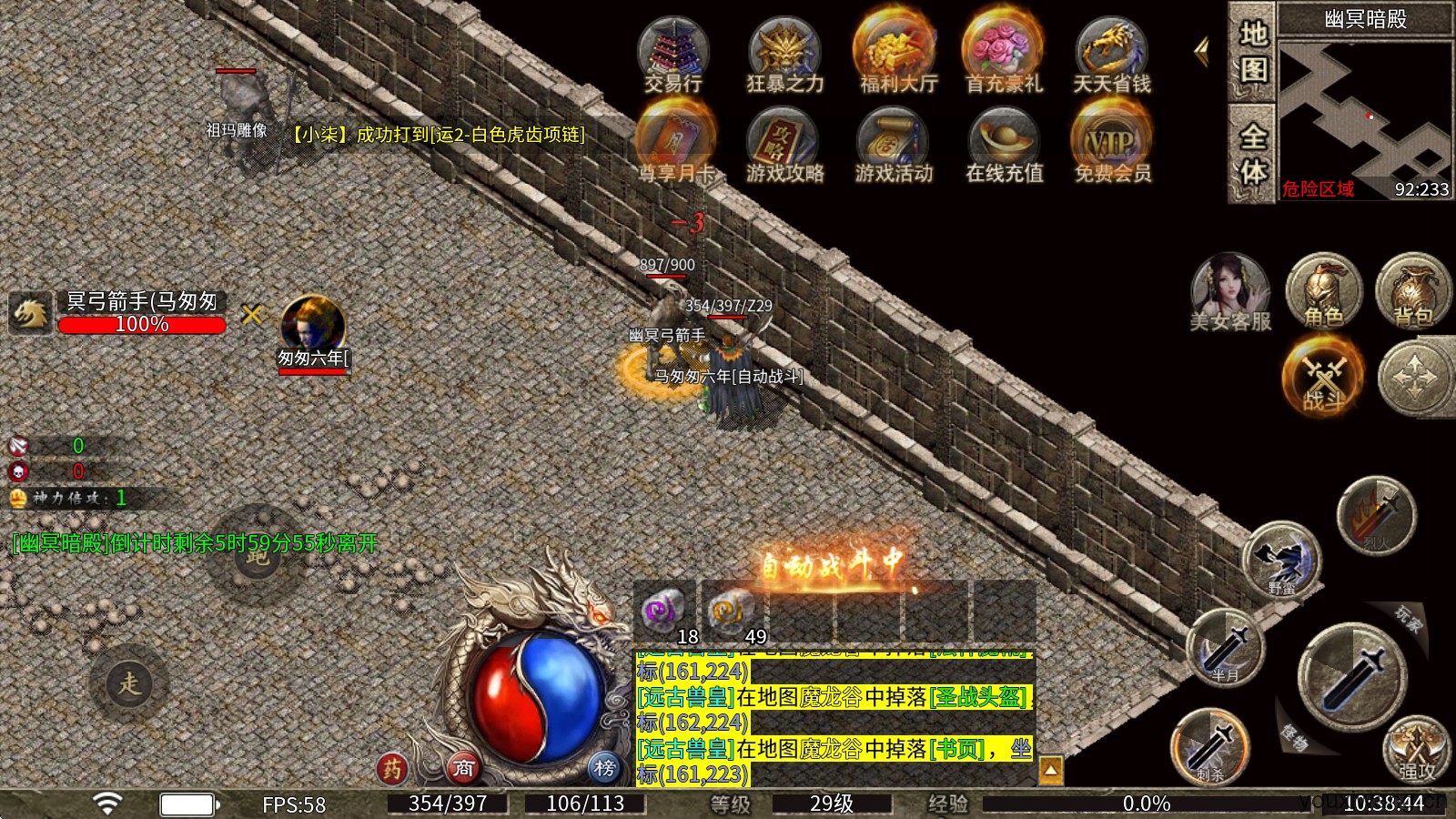This screenshot has height=819, width=1456.
Task: Contact 美女客服 customer service
Action: point(1230,291)
